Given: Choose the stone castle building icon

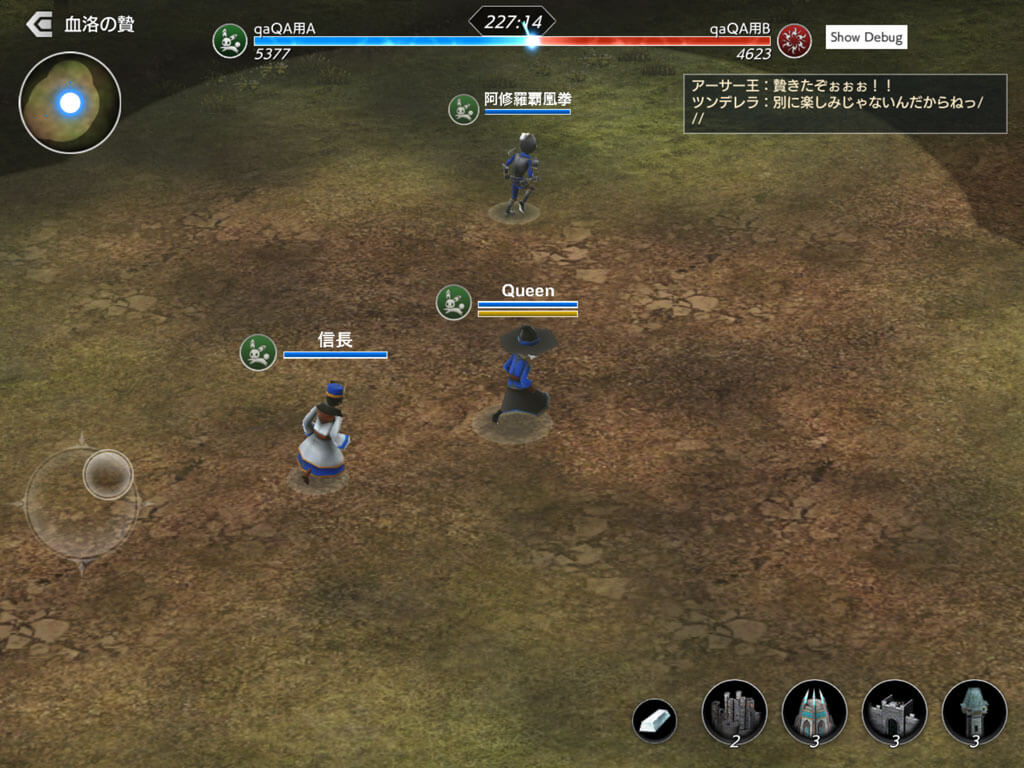Looking at the screenshot, I should point(734,712).
